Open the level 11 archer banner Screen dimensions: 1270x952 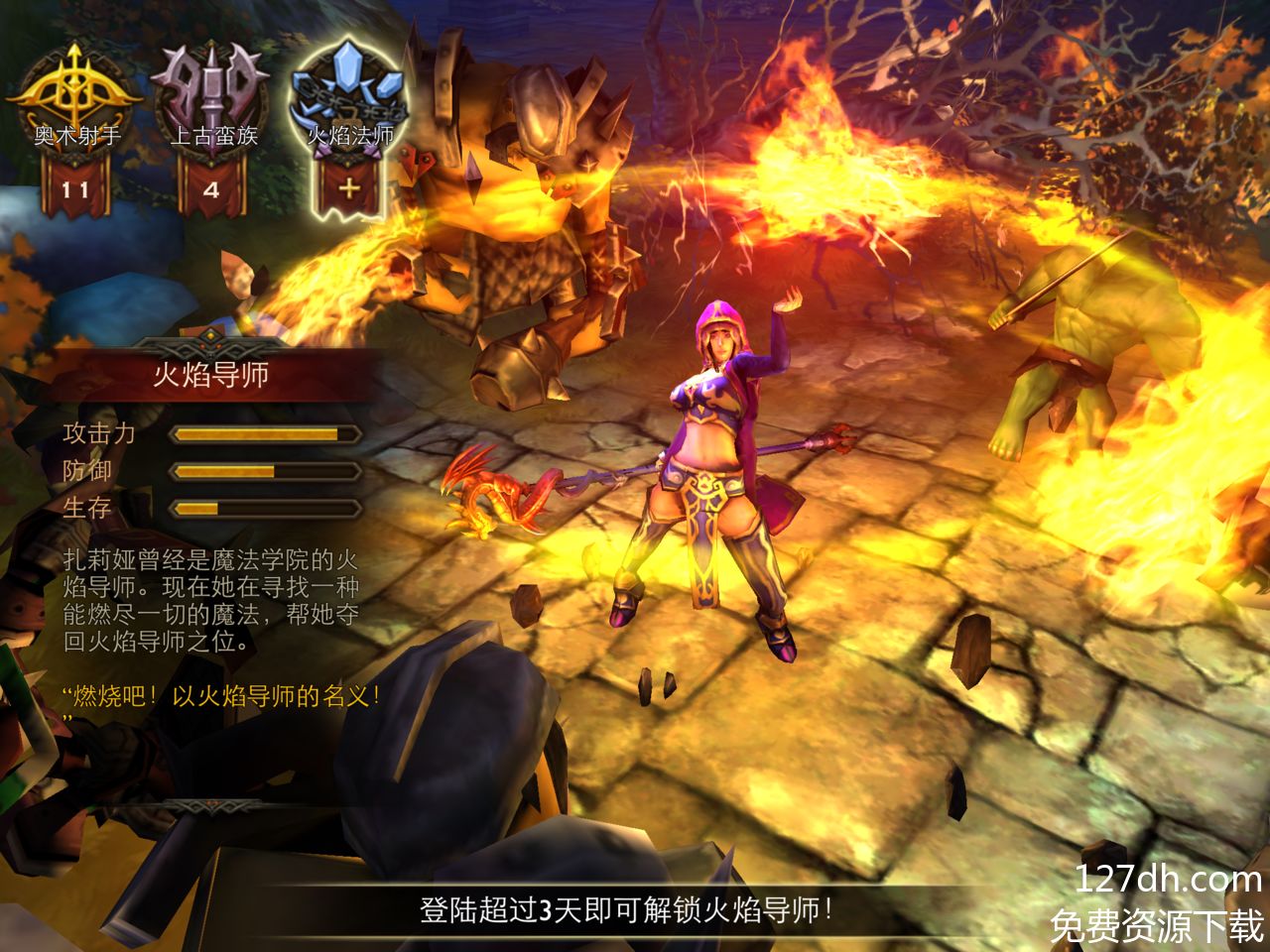(75, 188)
